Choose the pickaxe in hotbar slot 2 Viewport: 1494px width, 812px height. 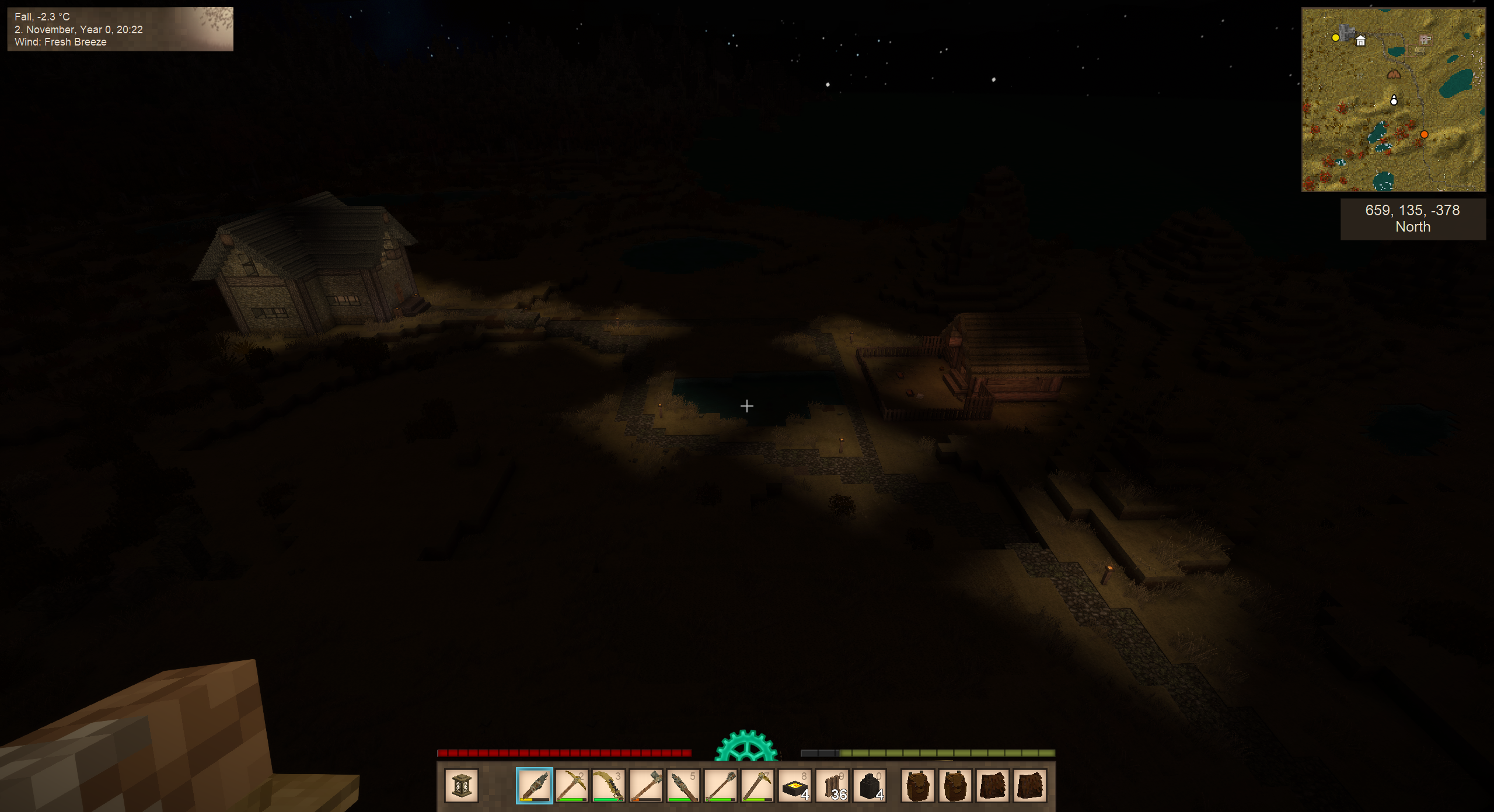(x=571, y=785)
